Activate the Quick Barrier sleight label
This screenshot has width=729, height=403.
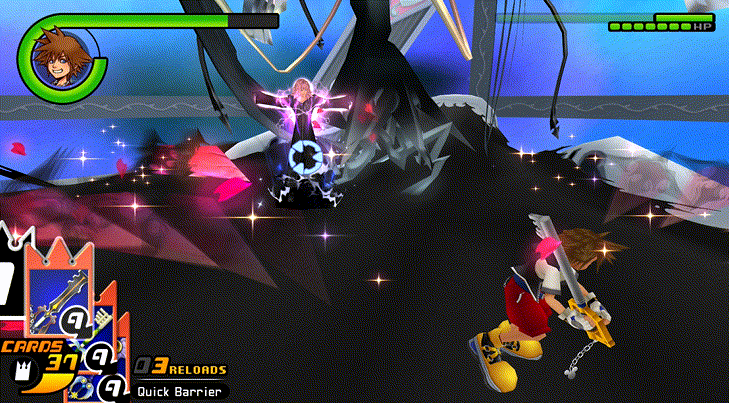(x=179, y=392)
